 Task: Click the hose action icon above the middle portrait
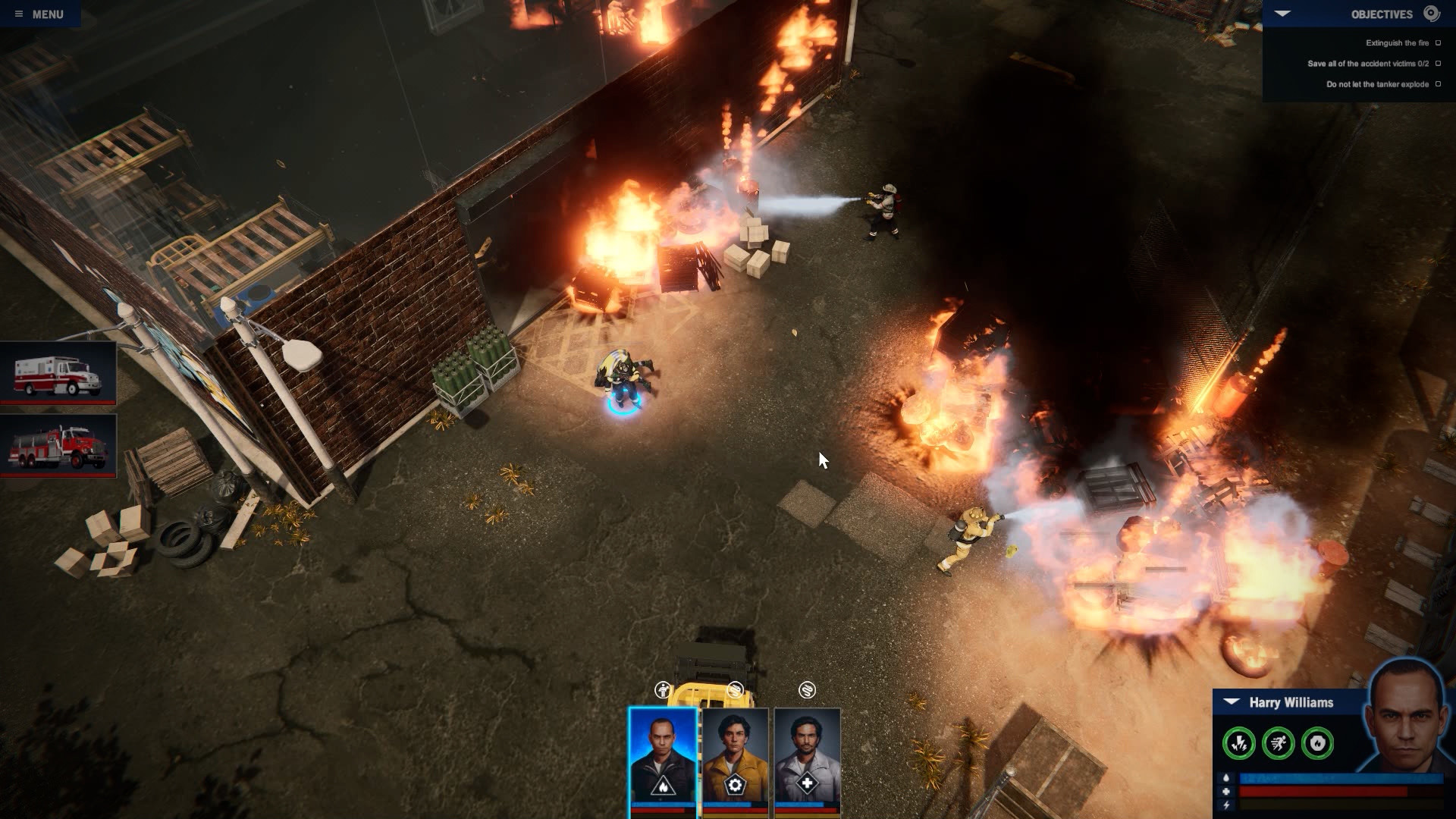tap(736, 689)
